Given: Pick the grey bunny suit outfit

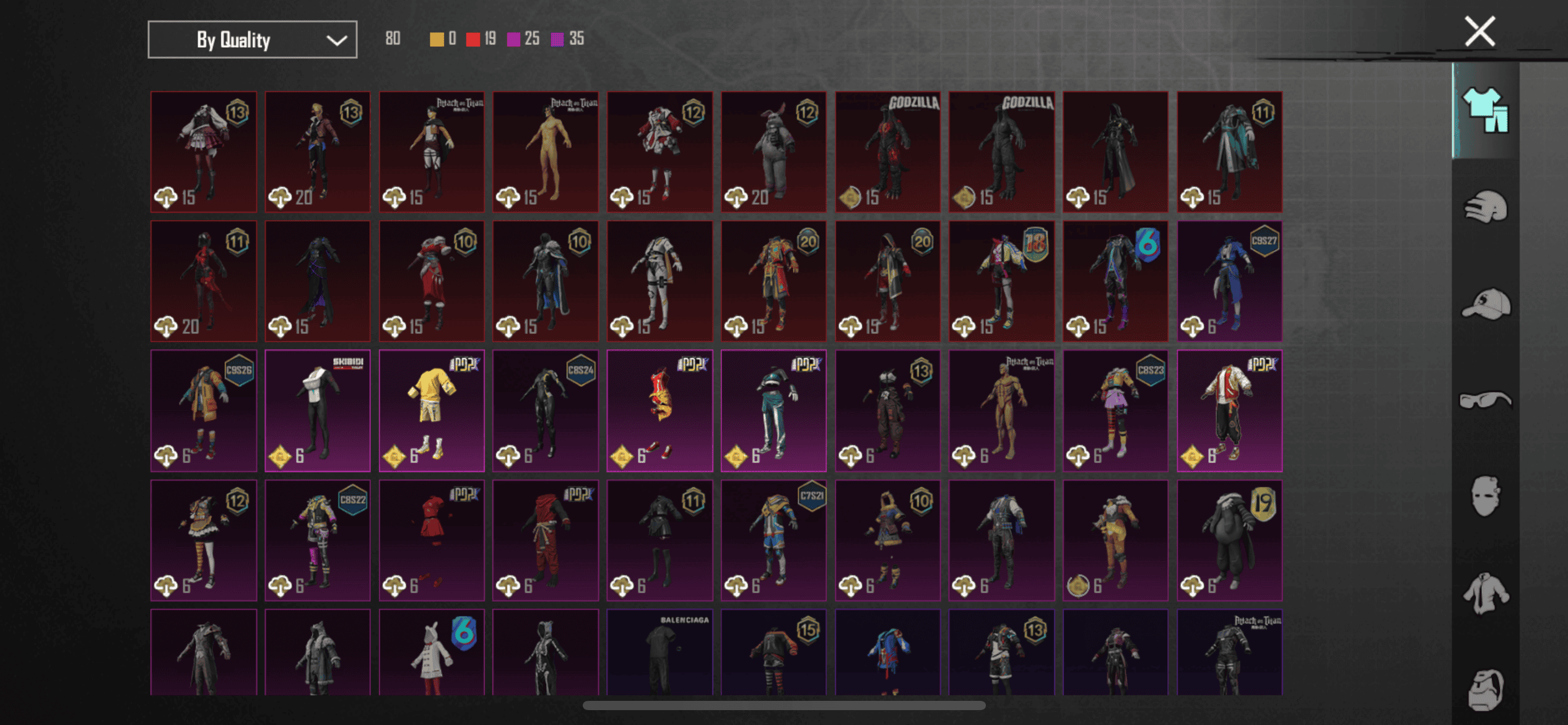Looking at the screenshot, I should click(773, 152).
